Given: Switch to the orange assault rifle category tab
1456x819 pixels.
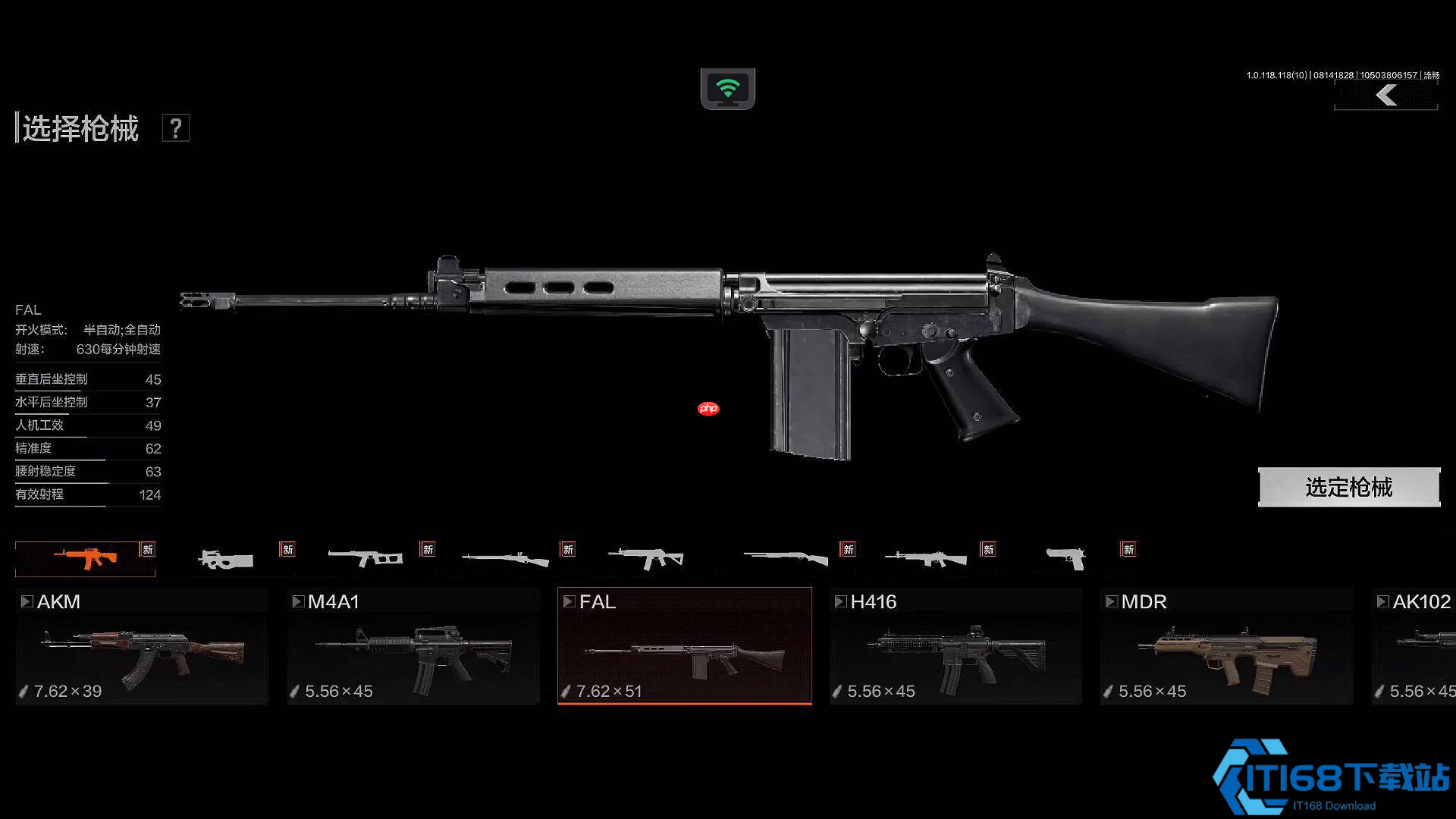Looking at the screenshot, I should [x=85, y=559].
